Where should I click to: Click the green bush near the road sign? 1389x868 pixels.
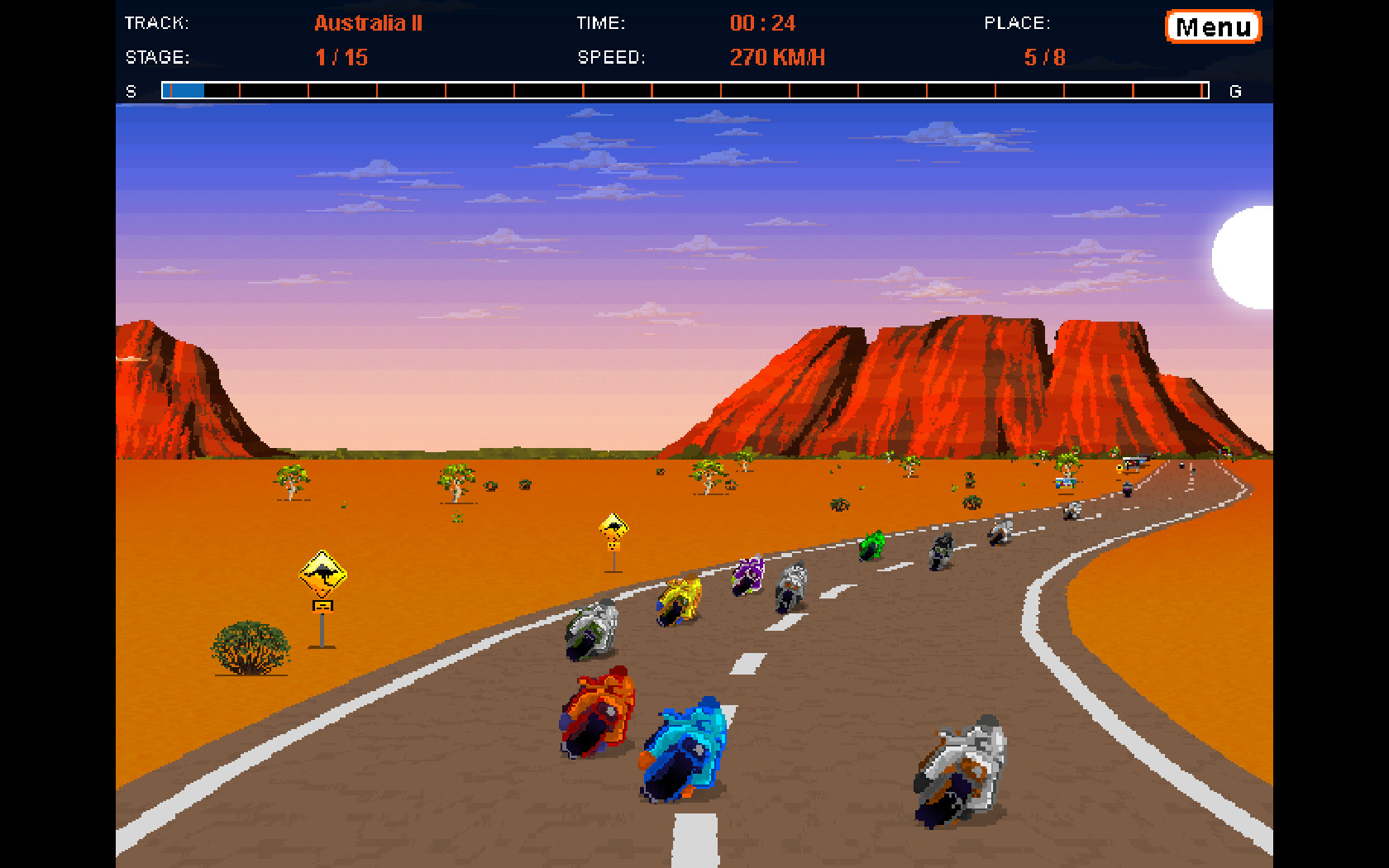tap(248, 645)
